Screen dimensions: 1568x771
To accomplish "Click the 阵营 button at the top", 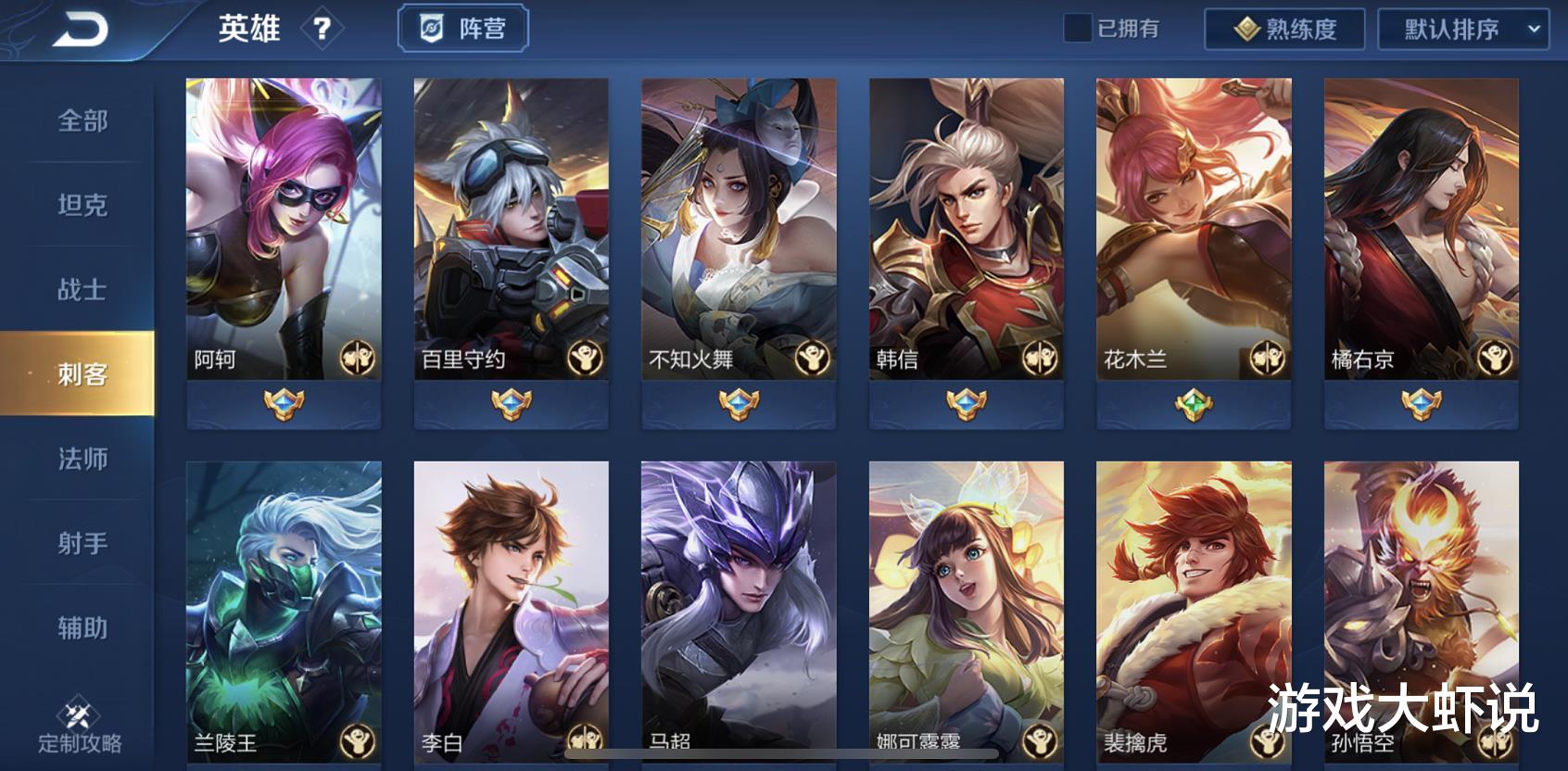I will (x=463, y=28).
